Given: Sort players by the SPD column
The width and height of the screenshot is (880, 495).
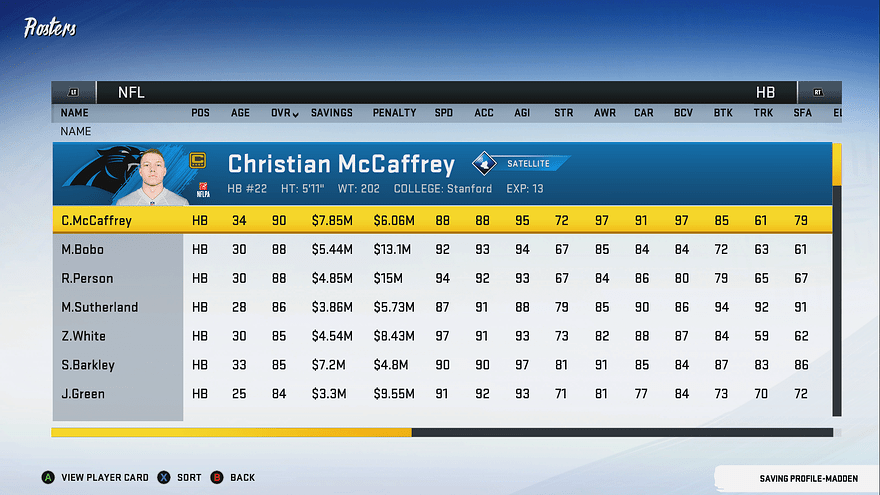Looking at the screenshot, I should (443, 113).
